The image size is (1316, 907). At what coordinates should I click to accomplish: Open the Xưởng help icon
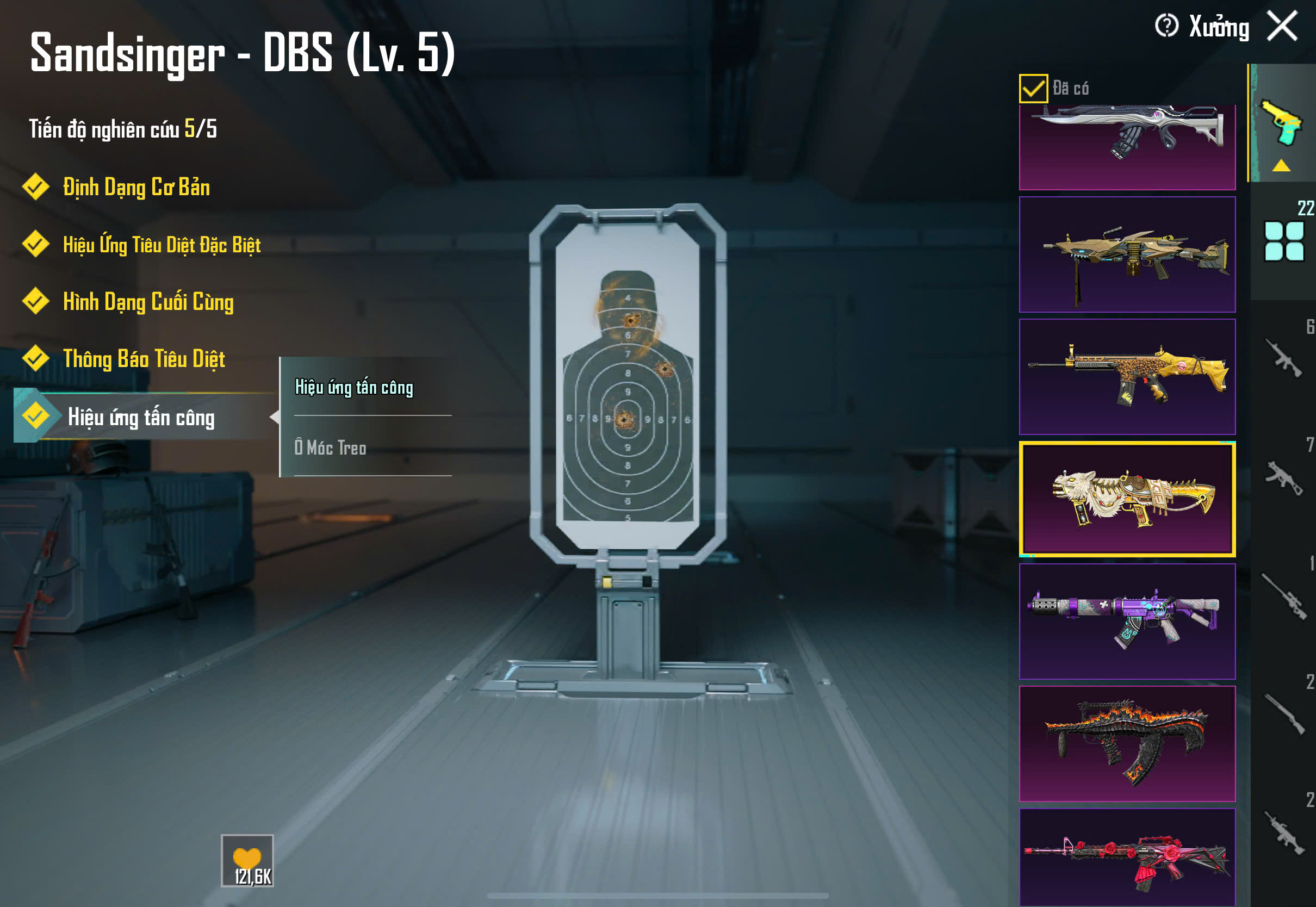(x=1166, y=26)
